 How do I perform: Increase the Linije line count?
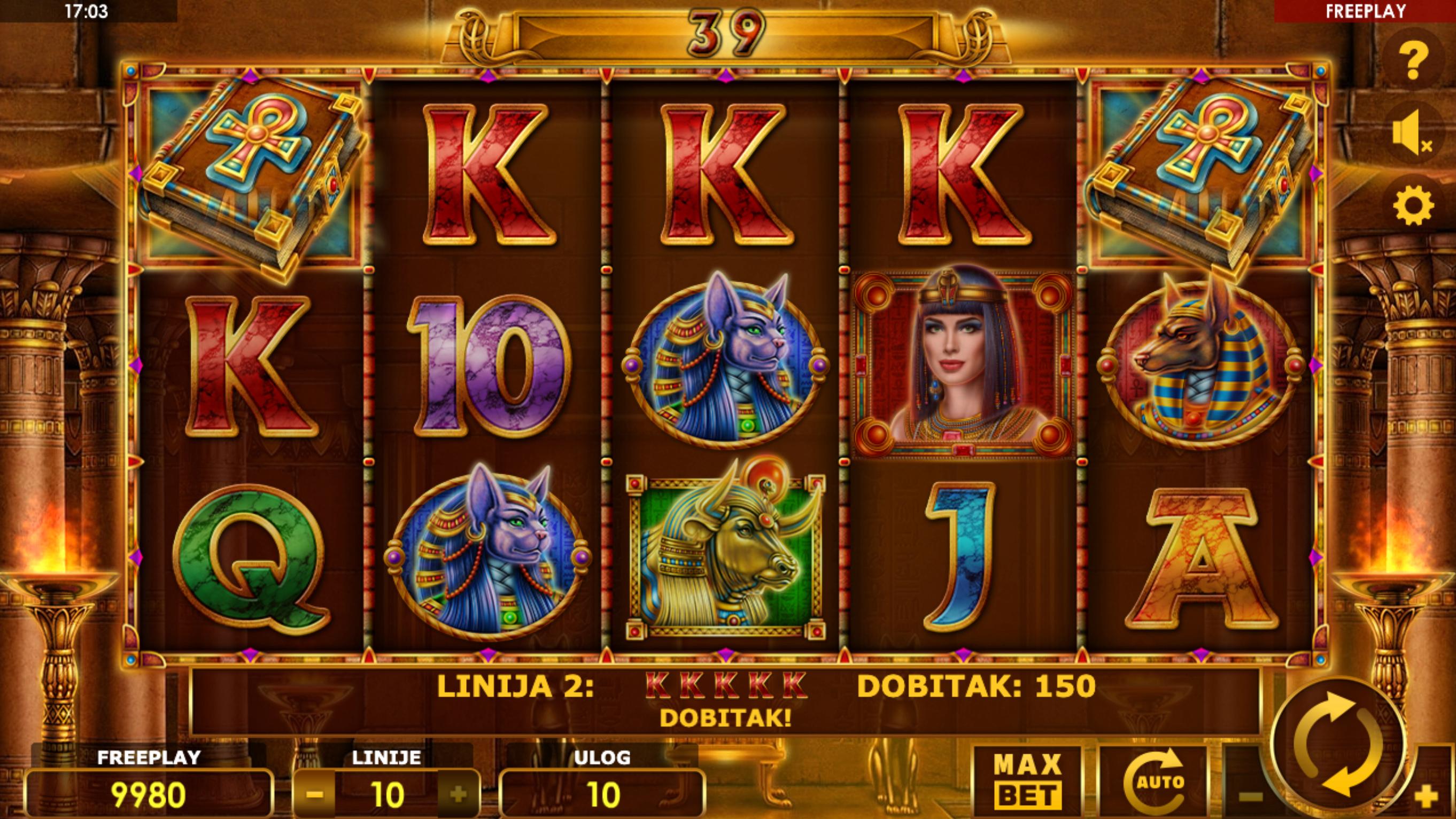(458, 795)
